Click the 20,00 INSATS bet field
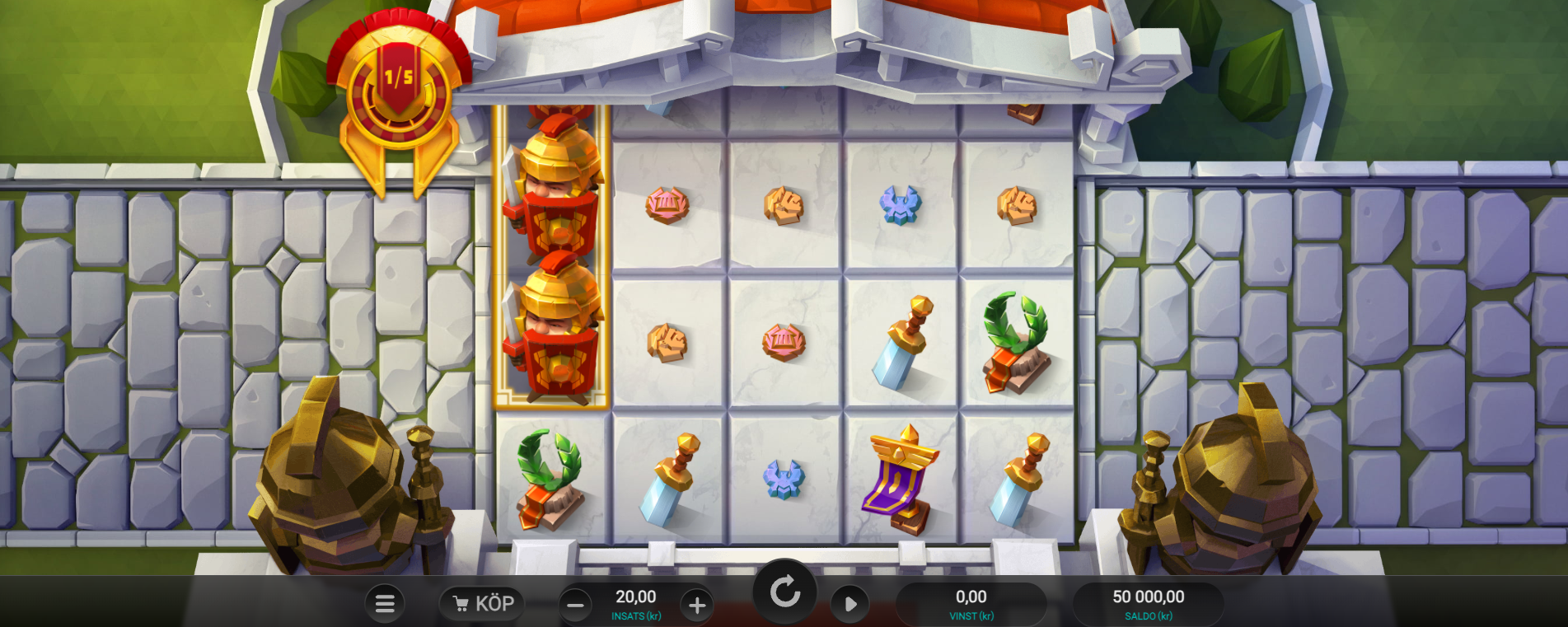The height and width of the screenshot is (627, 1568). tap(634, 602)
